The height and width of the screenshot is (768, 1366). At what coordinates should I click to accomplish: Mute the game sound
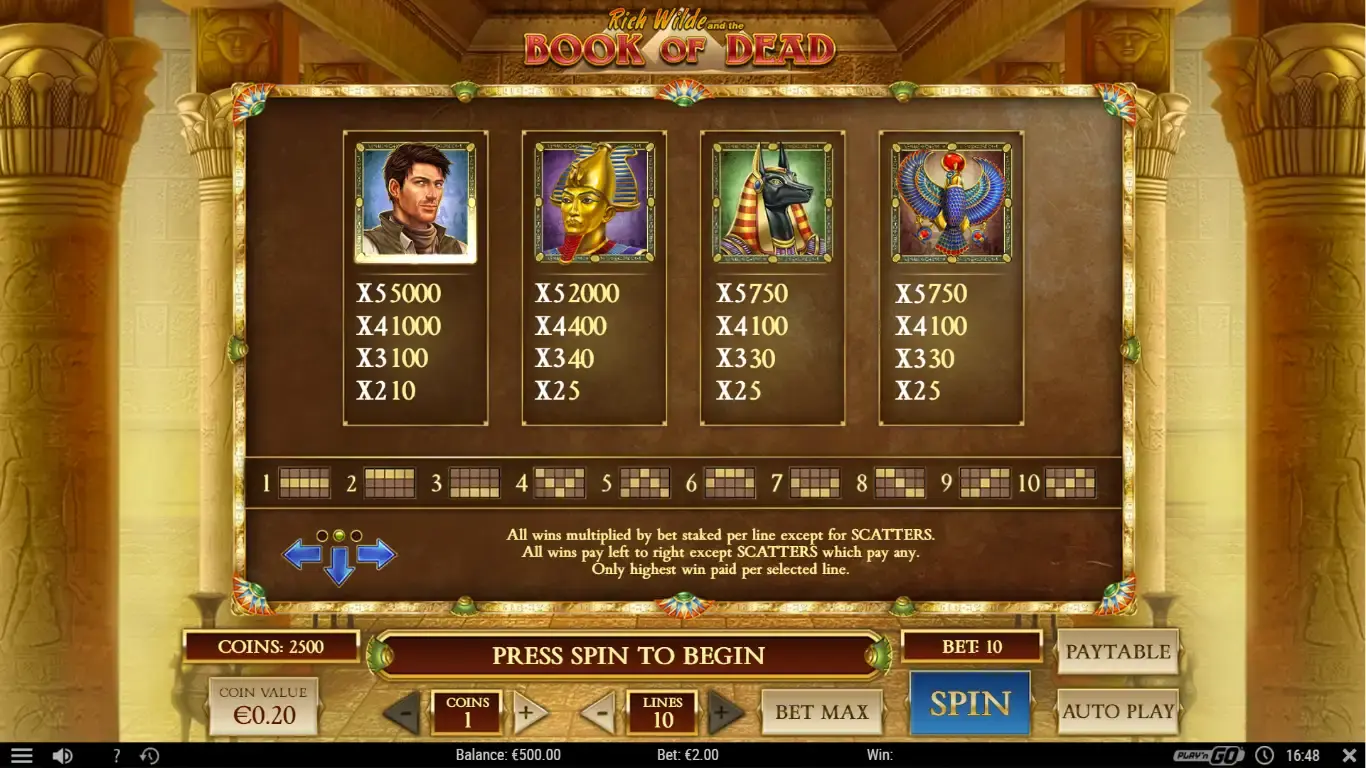[62, 756]
